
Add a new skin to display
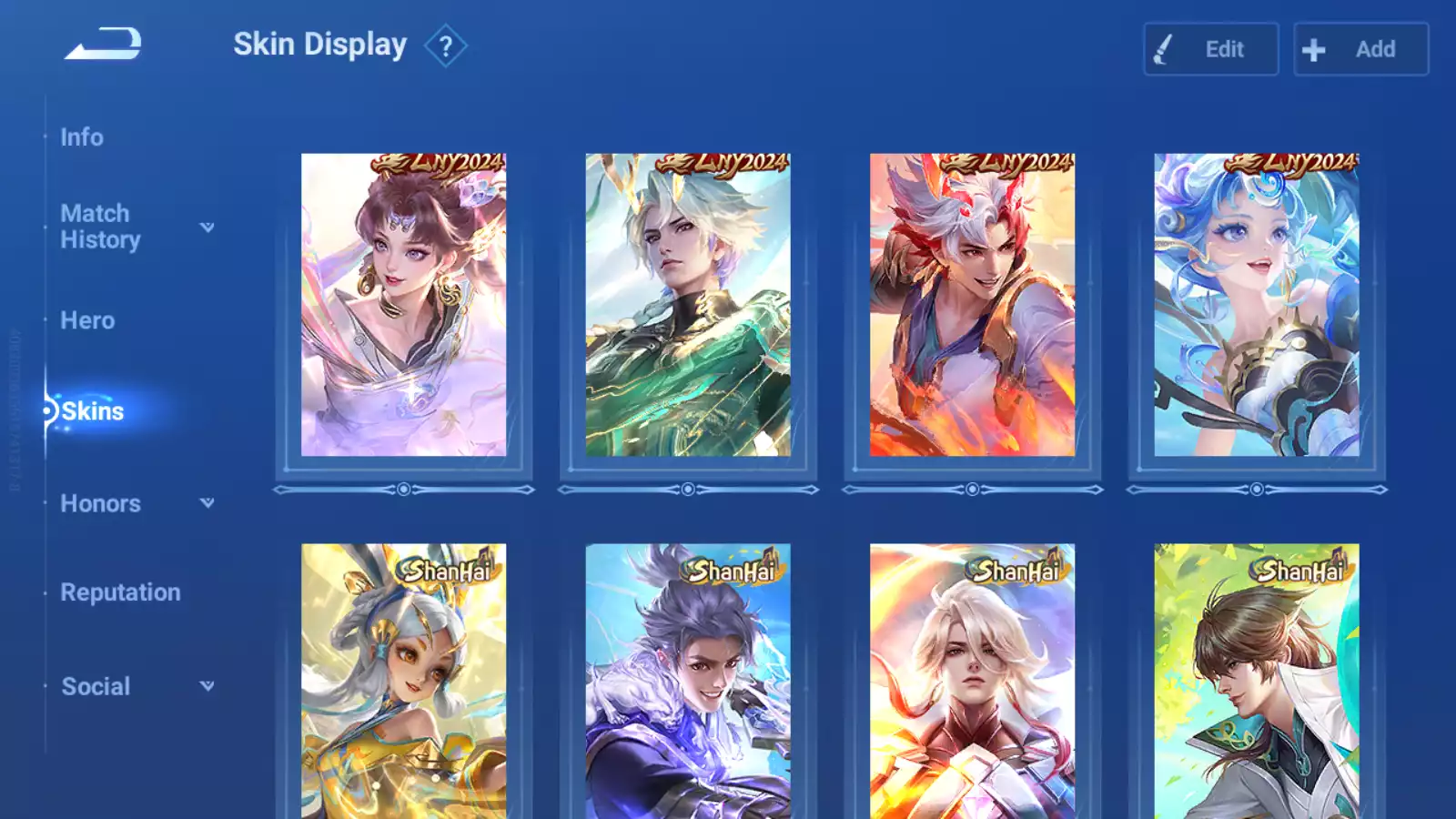click(1360, 49)
